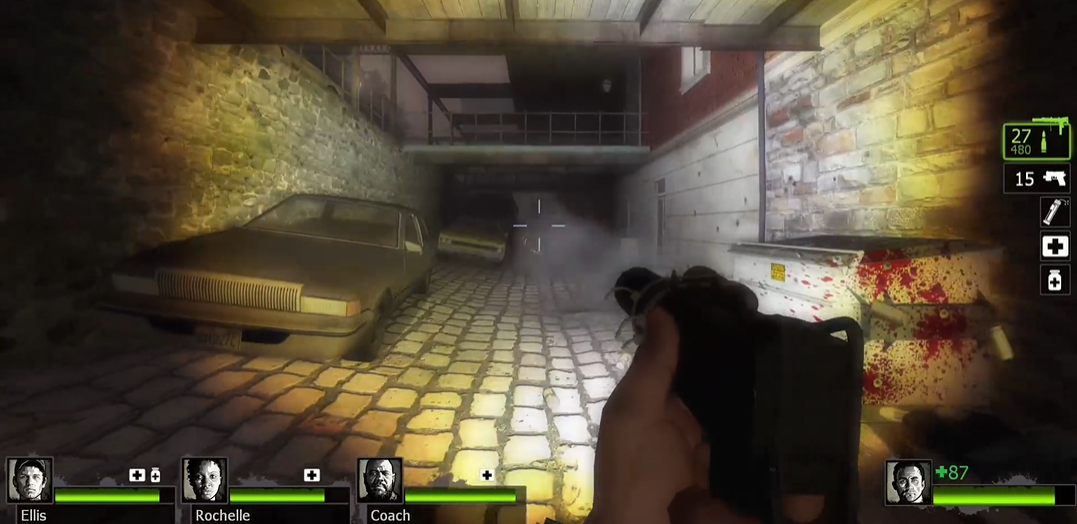The width and height of the screenshot is (1077, 524).
Task: Switch to the pistol slot
Action: pos(1036,179)
